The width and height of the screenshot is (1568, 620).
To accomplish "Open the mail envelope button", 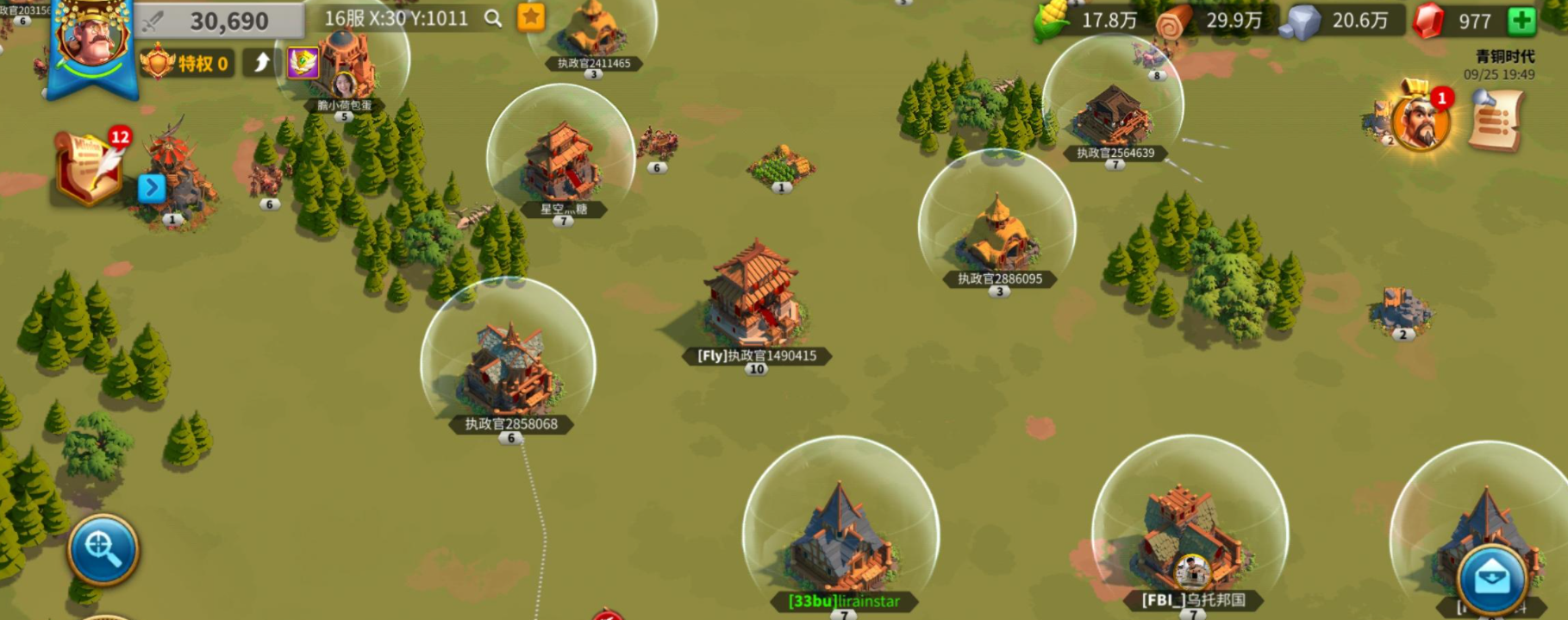I will tap(1492, 579).
